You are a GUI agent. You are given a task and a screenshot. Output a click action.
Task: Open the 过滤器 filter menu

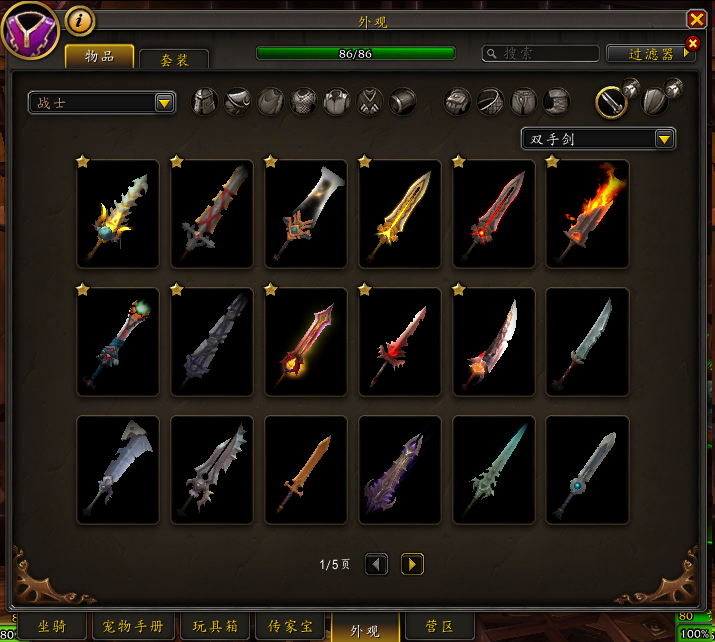(652, 54)
